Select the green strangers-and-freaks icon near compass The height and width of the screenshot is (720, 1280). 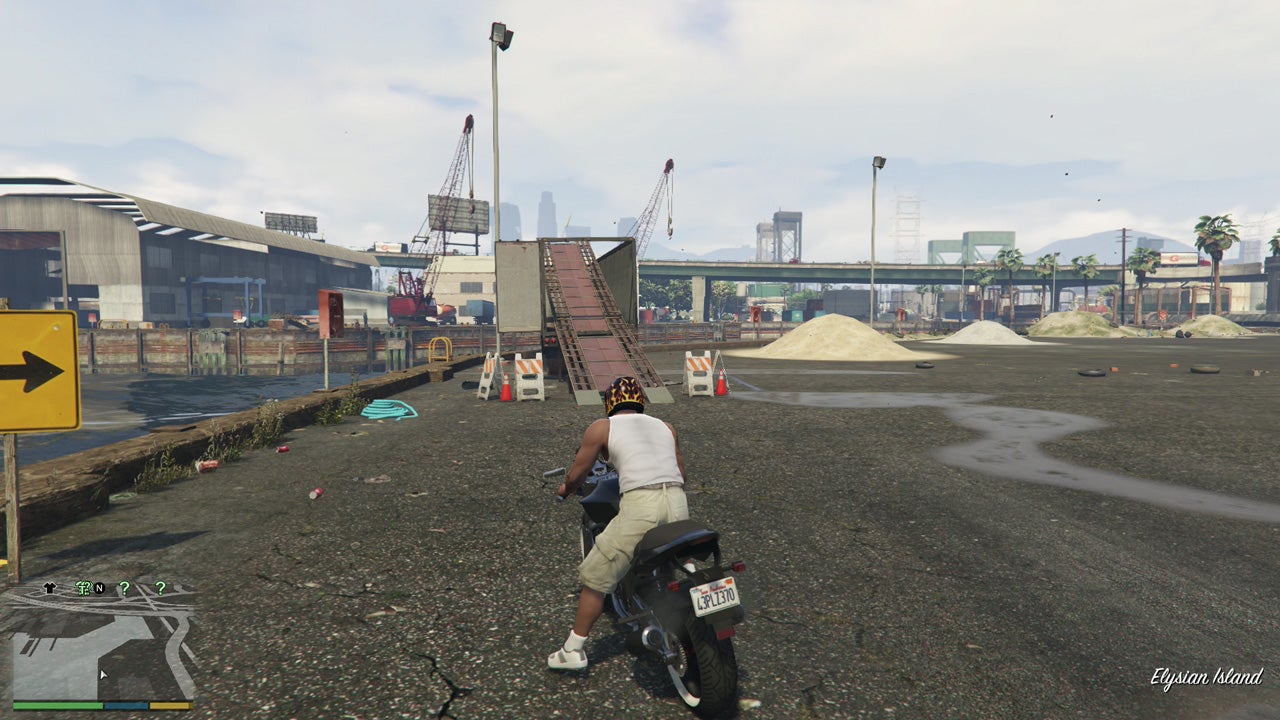click(x=83, y=588)
